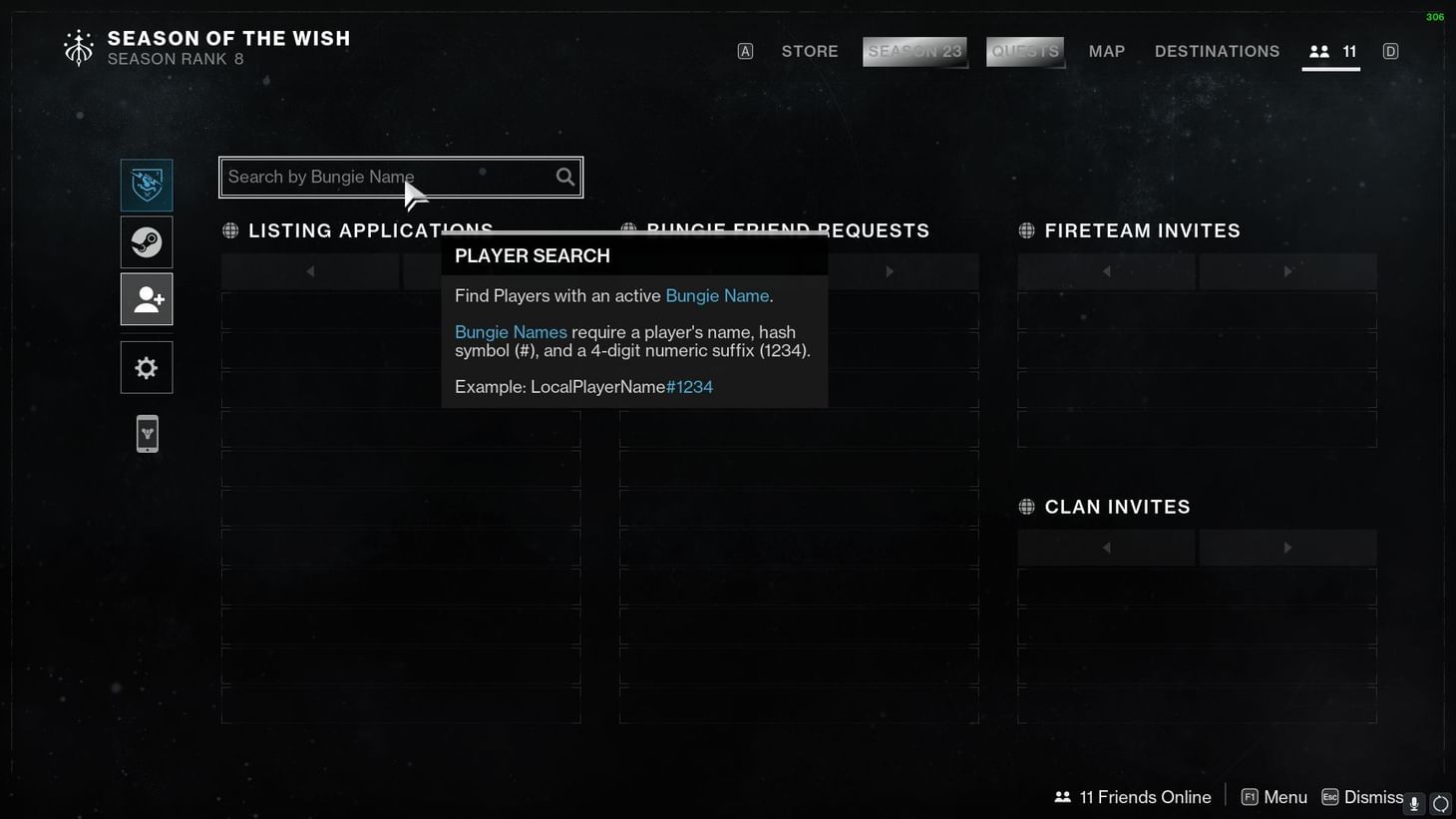Click the Add Friend person icon
The height and width of the screenshot is (819, 1456).
click(x=147, y=298)
